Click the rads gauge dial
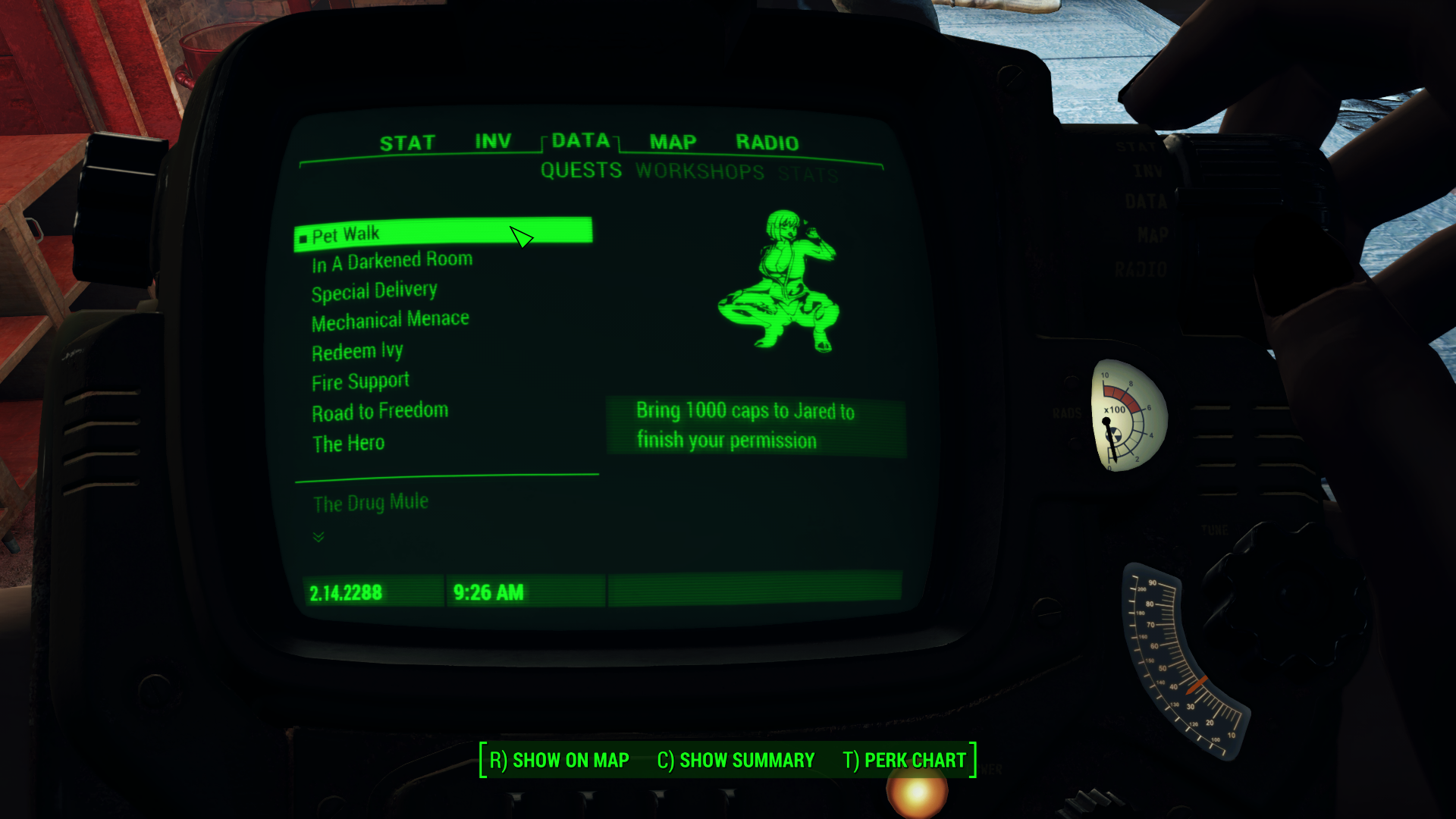 click(1124, 417)
